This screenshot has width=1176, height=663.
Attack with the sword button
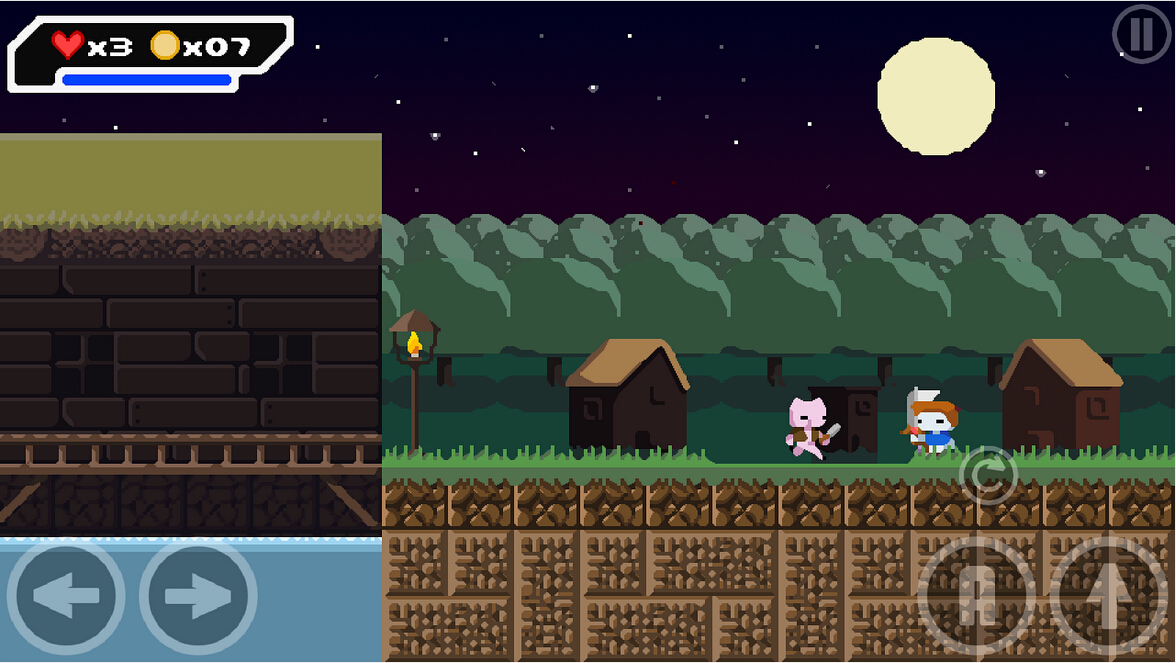[976, 597]
